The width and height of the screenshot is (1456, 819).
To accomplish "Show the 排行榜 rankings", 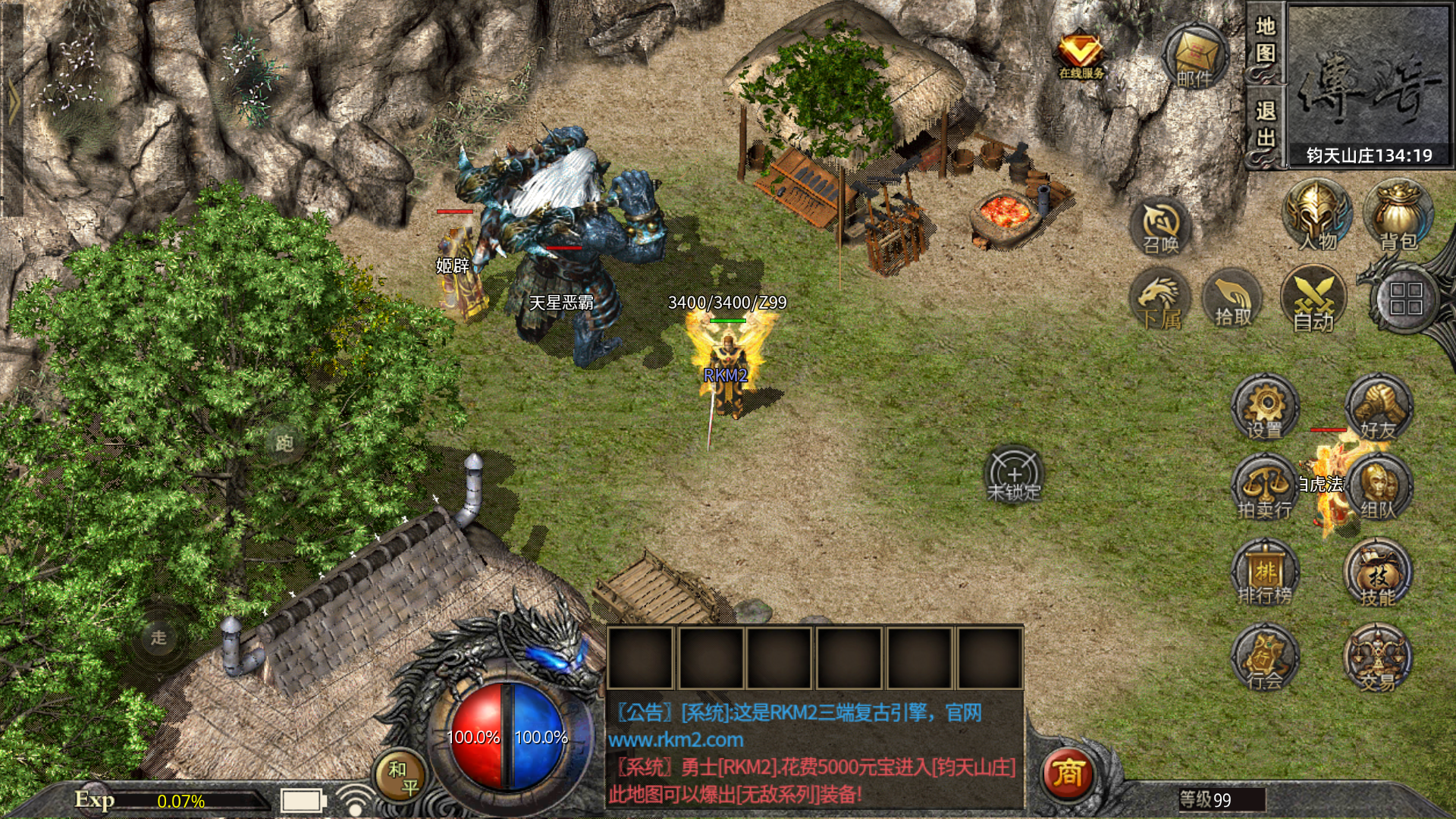I will pos(1264,573).
